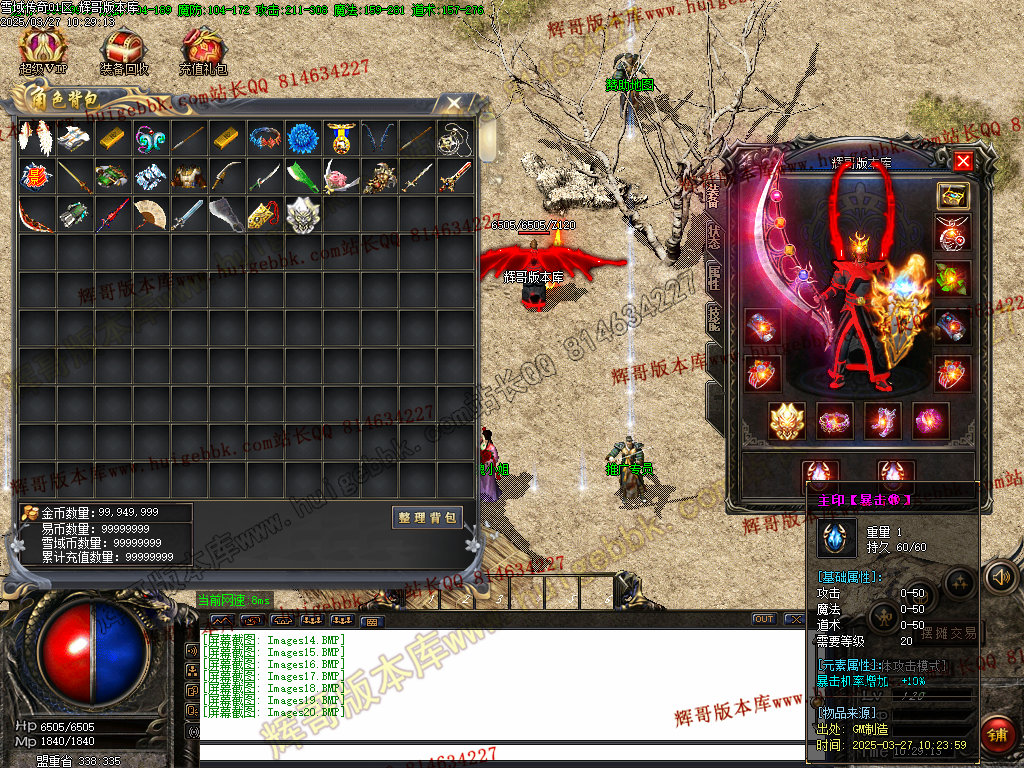The width and height of the screenshot is (1024, 768).
Task: Select the silver demon mask item
Action: click(x=302, y=214)
